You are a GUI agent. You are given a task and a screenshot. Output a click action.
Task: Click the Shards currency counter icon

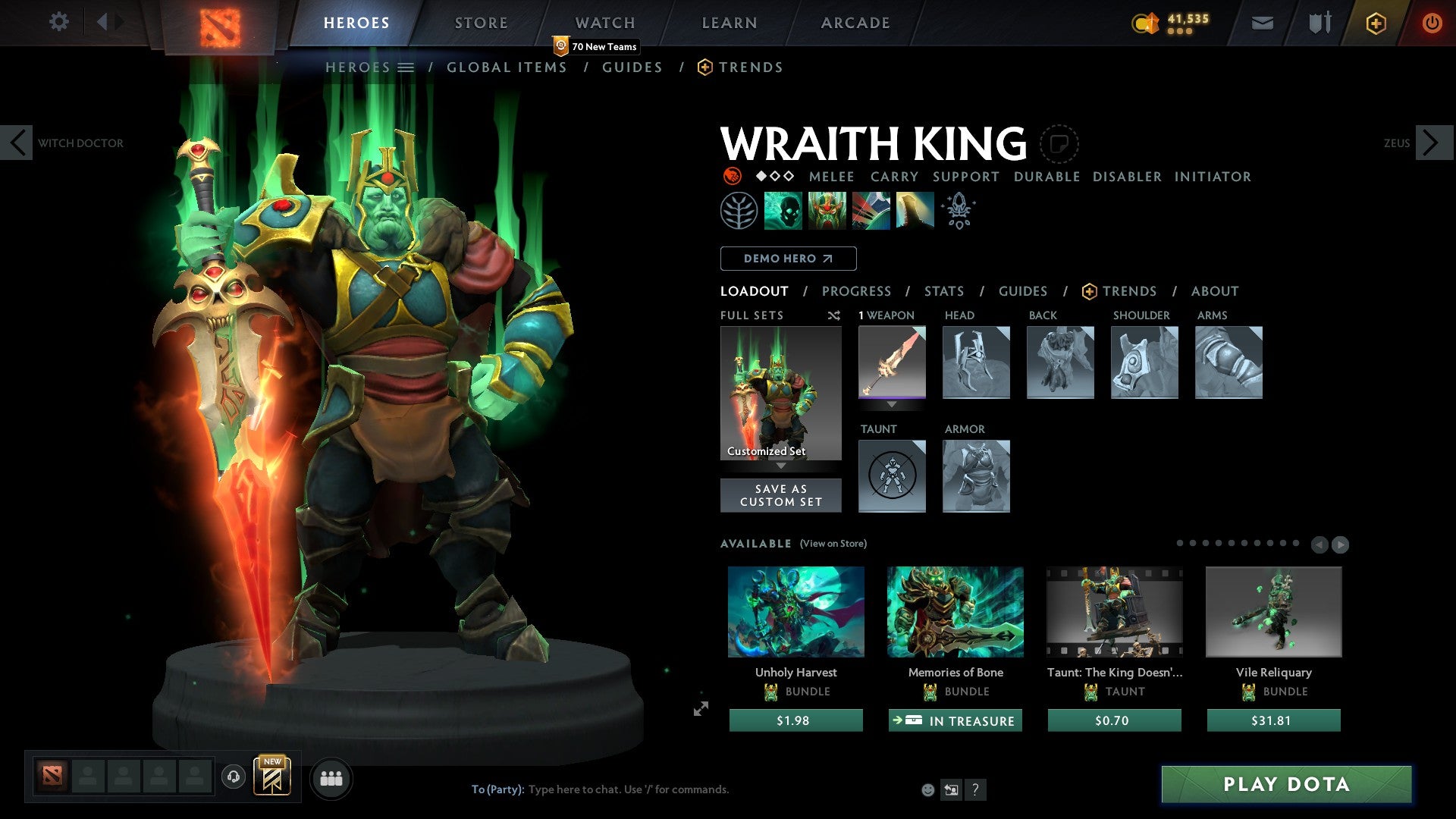pyautogui.click(x=1145, y=23)
